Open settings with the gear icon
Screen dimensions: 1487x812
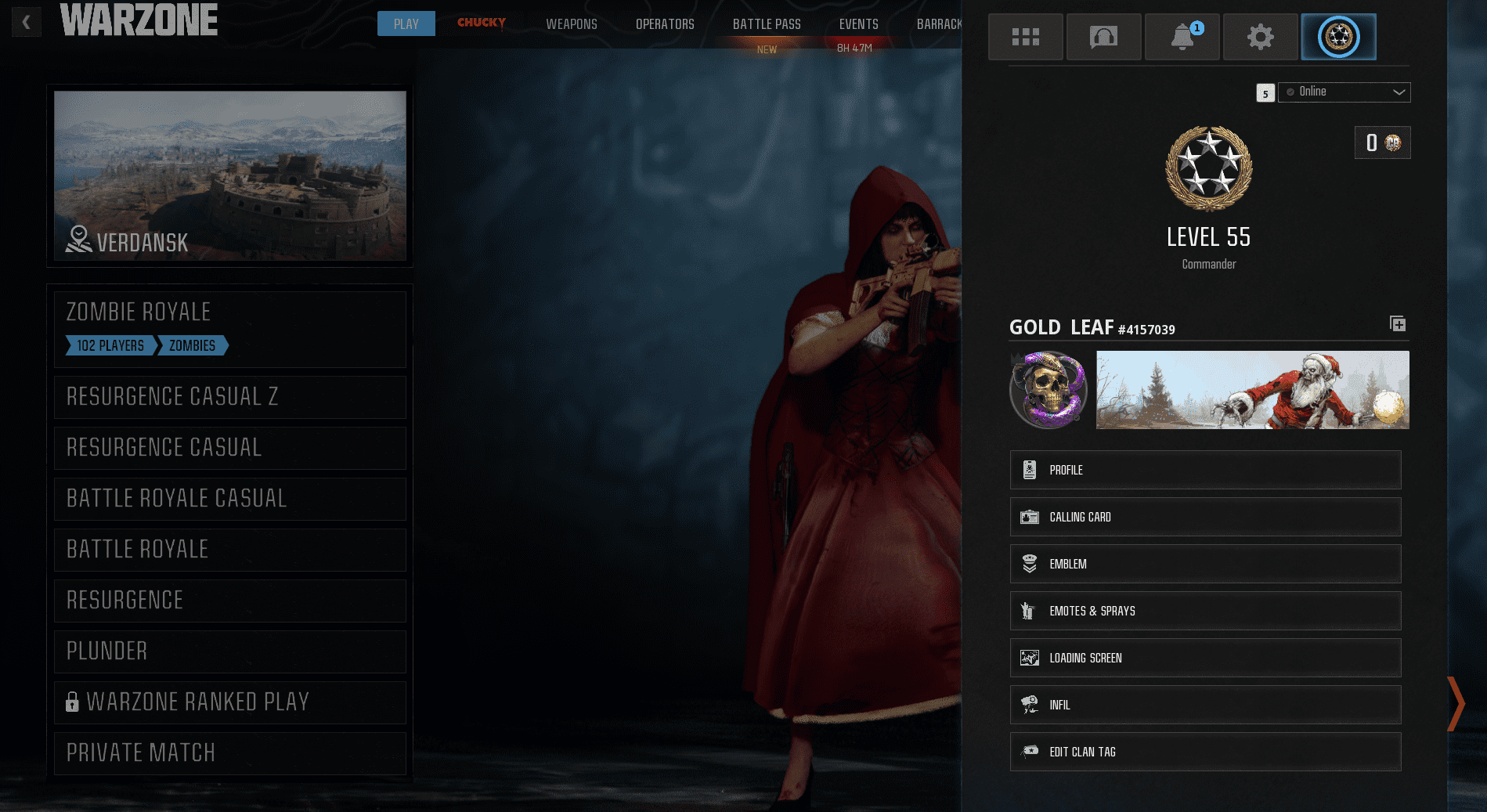point(1260,36)
